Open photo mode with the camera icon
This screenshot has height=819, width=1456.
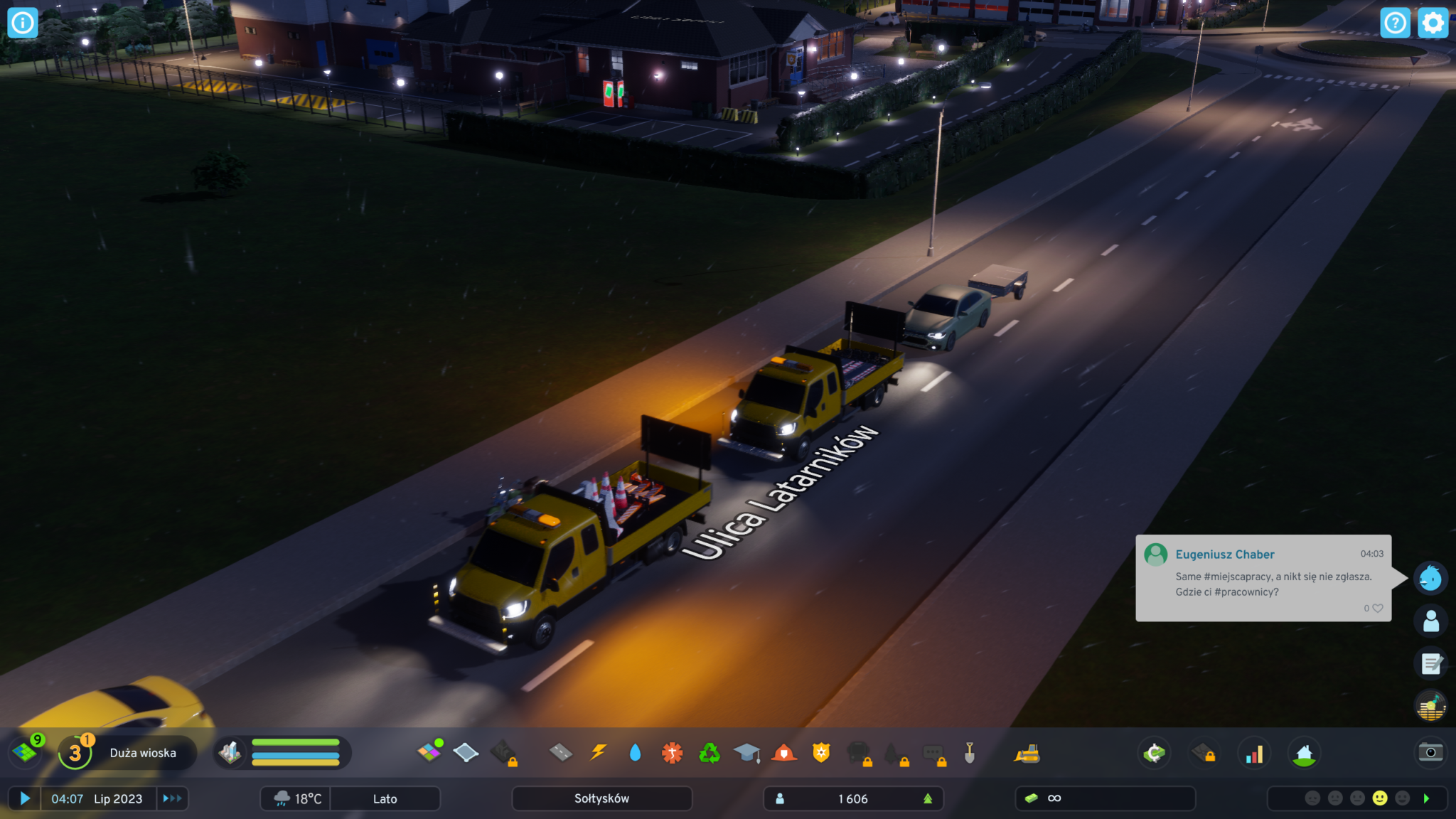[x=1430, y=752]
